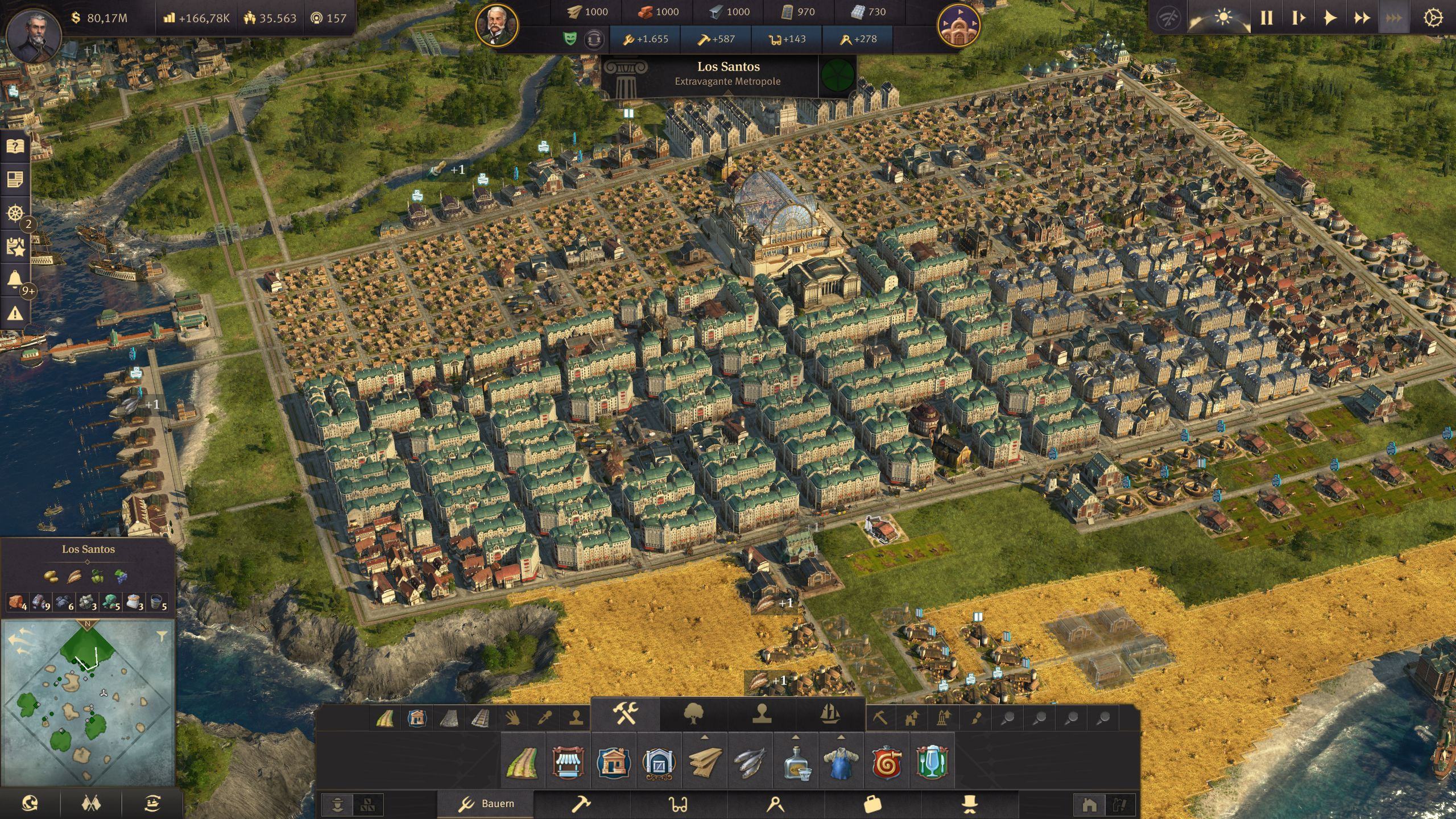Screen dimensions: 1456x819
Task: Pick the fire station building icon
Action: pos(886,762)
